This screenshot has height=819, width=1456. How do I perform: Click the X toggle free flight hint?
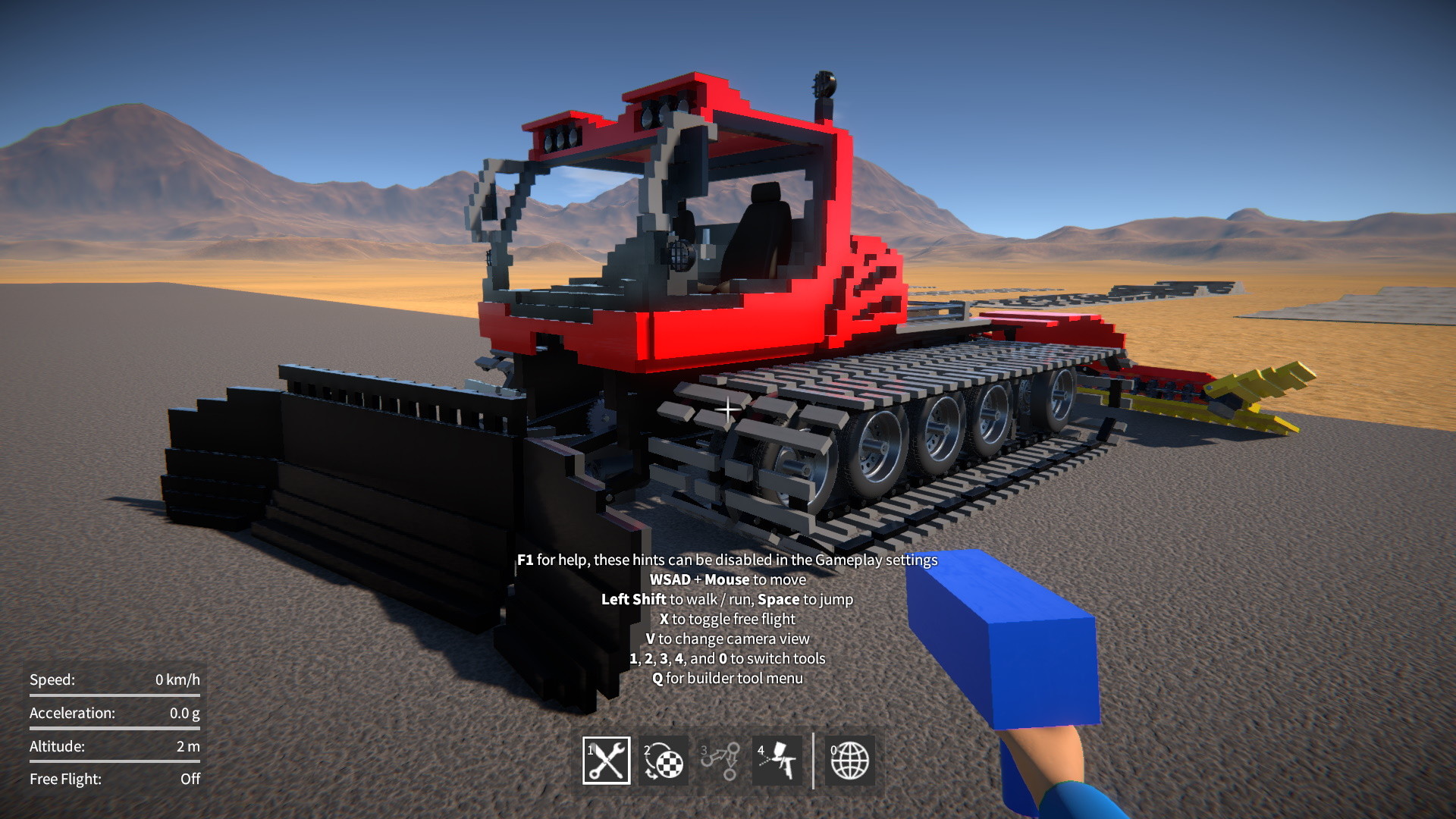pos(726,618)
